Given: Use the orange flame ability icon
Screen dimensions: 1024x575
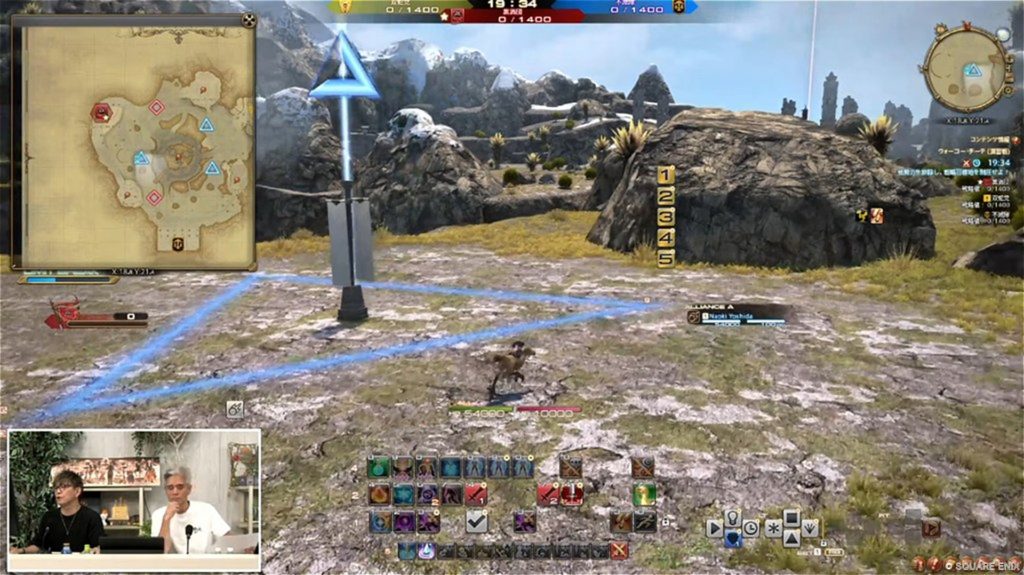Looking at the screenshot, I should tap(380, 494).
